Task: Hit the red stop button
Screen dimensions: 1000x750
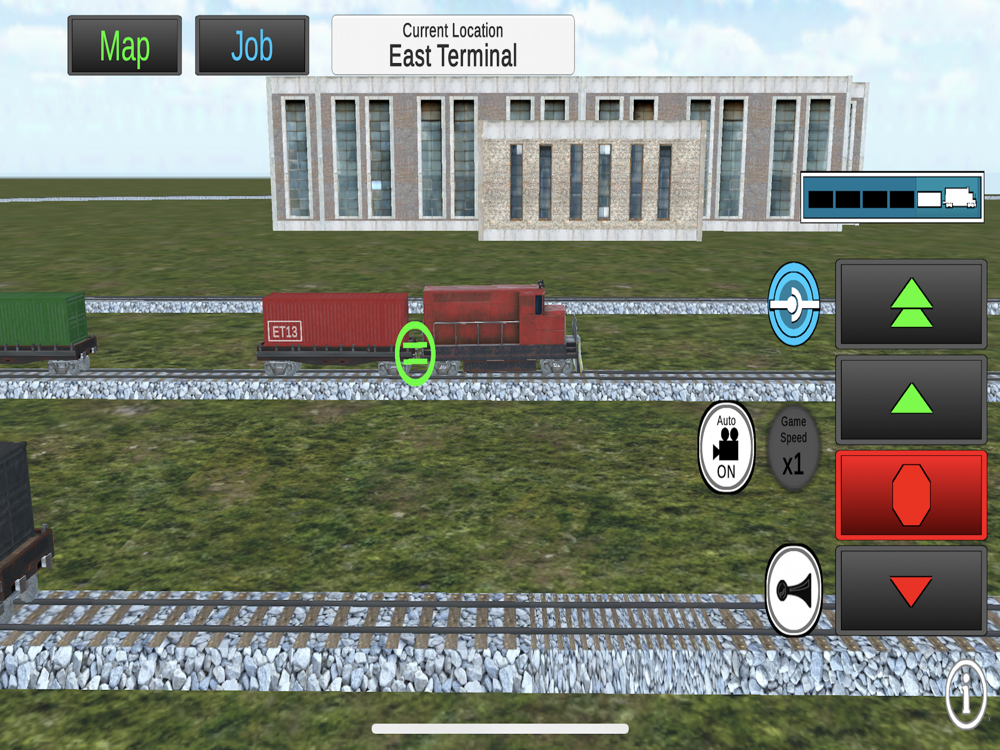Action: pyautogui.click(x=911, y=495)
